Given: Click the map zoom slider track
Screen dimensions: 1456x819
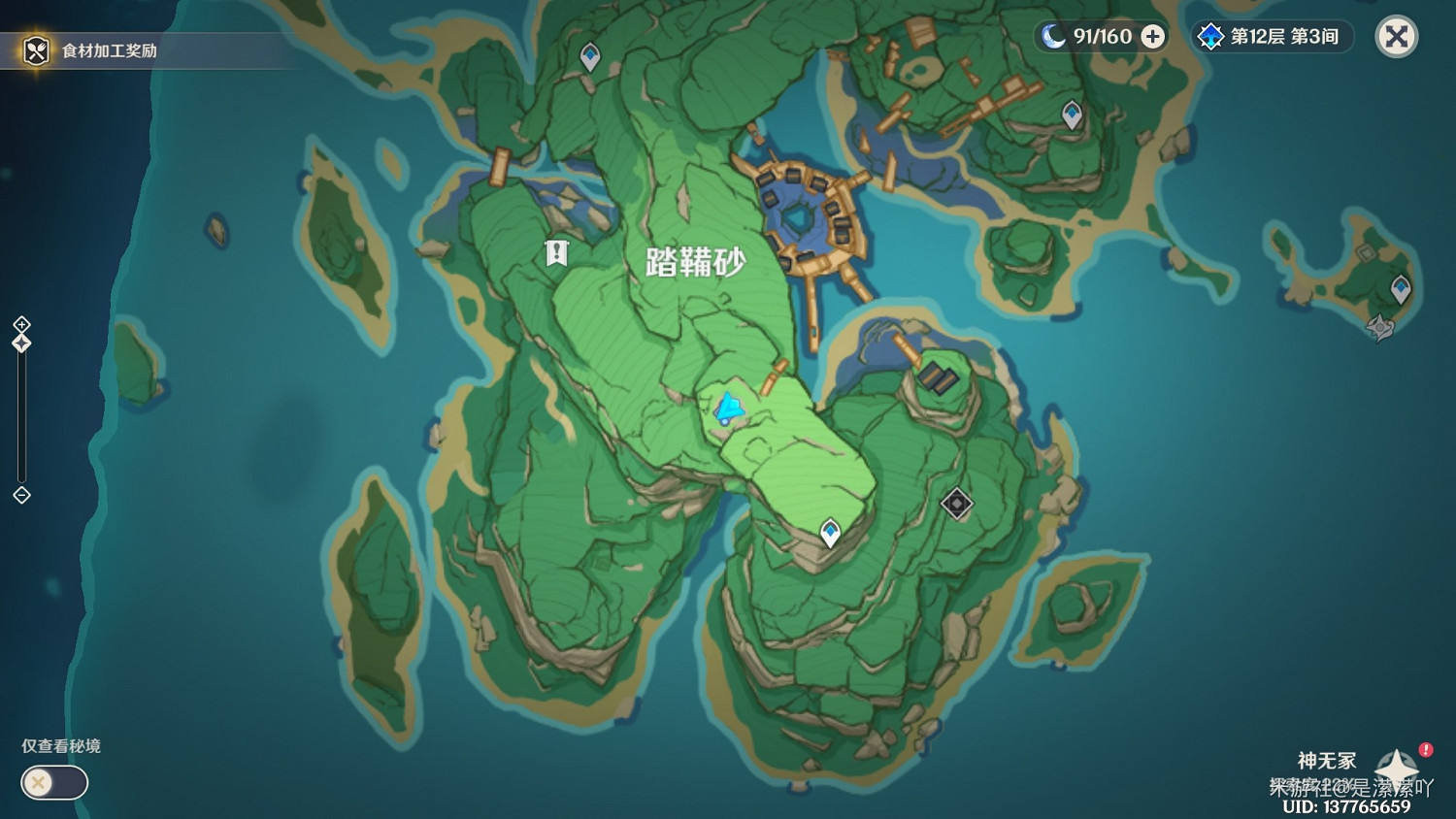Looking at the screenshot, I should pos(21,417).
